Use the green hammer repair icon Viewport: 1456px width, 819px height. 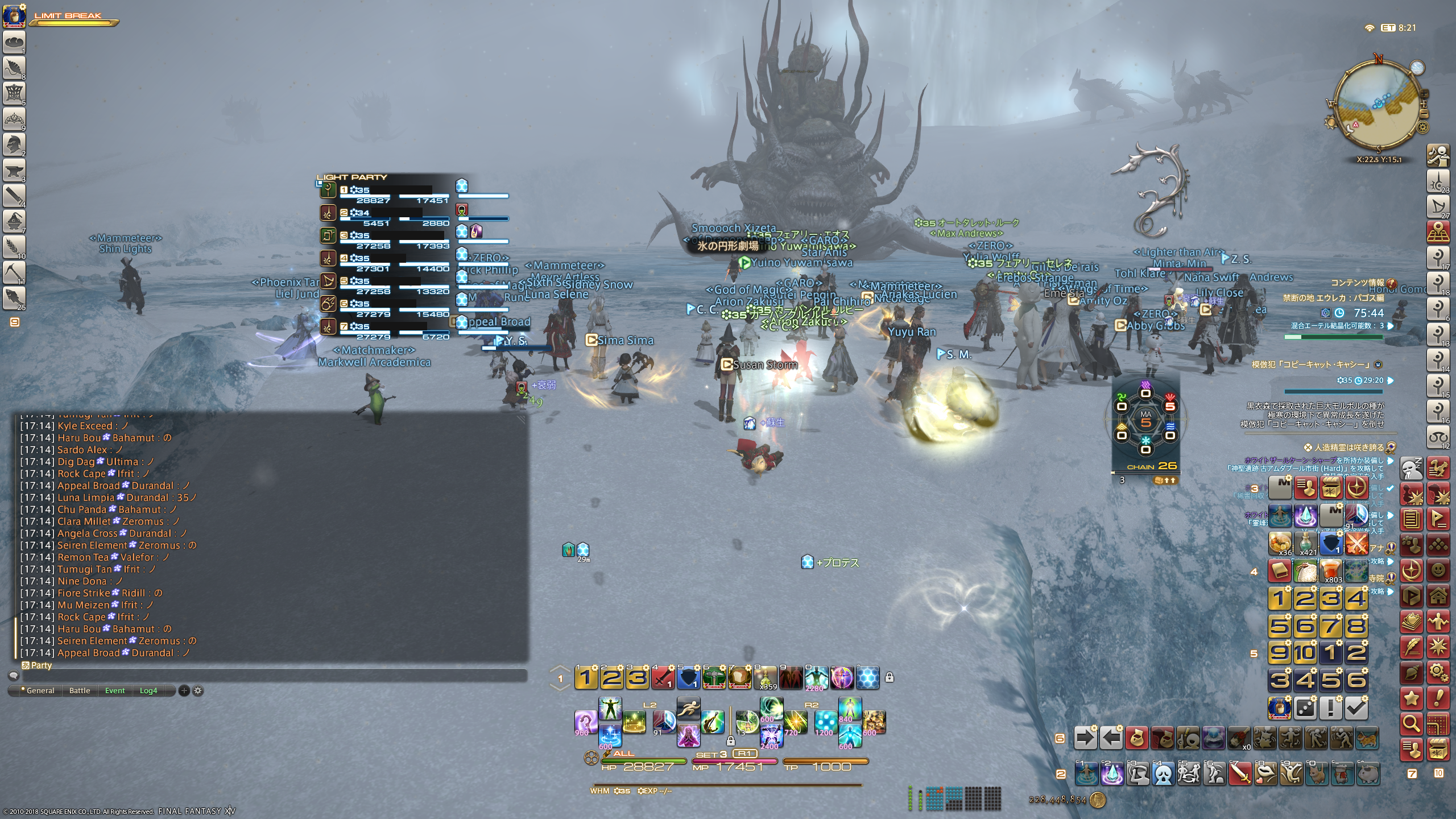click(x=714, y=677)
